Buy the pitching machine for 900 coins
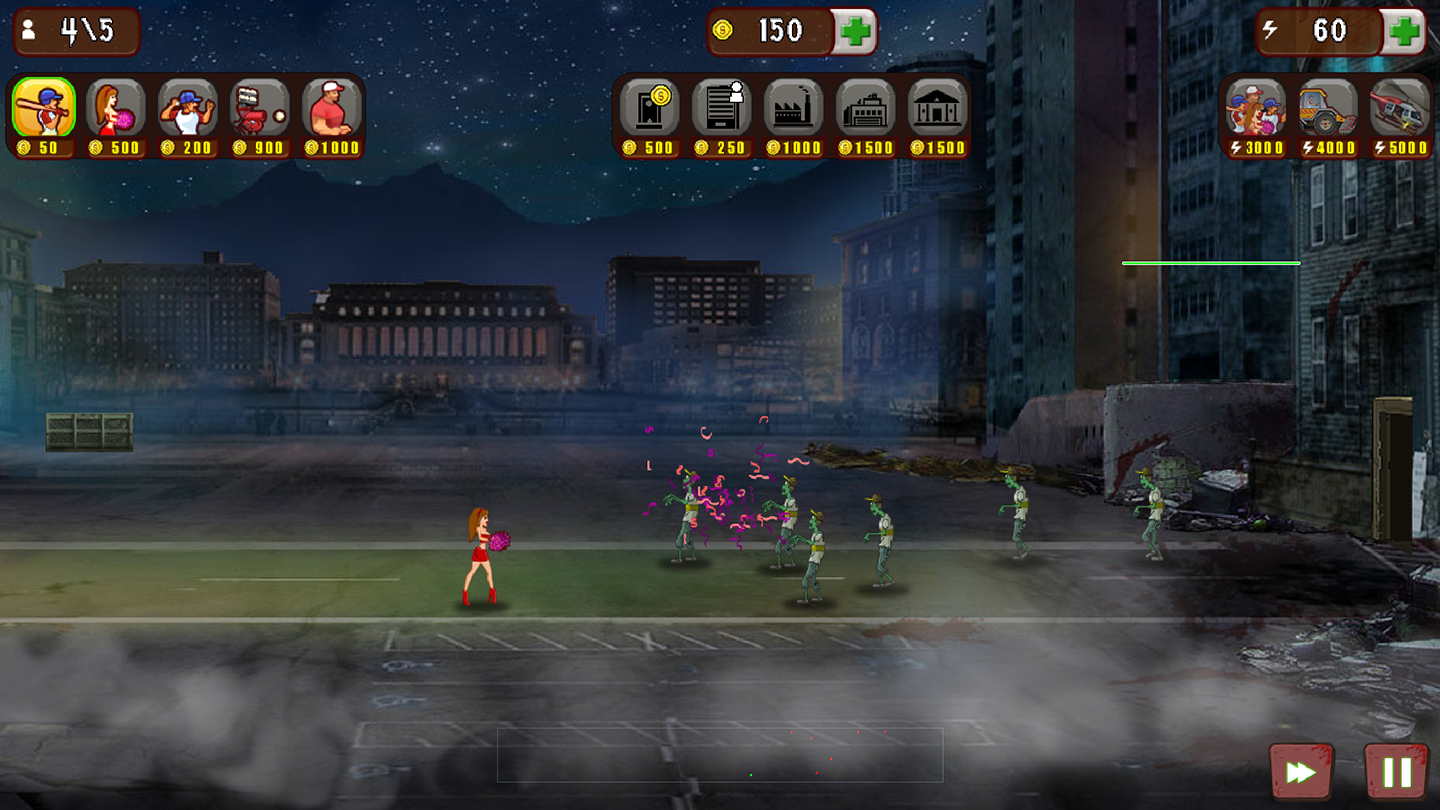This screenshot has width=1440, height=810. pyautogui.click(x=260, y=108)
